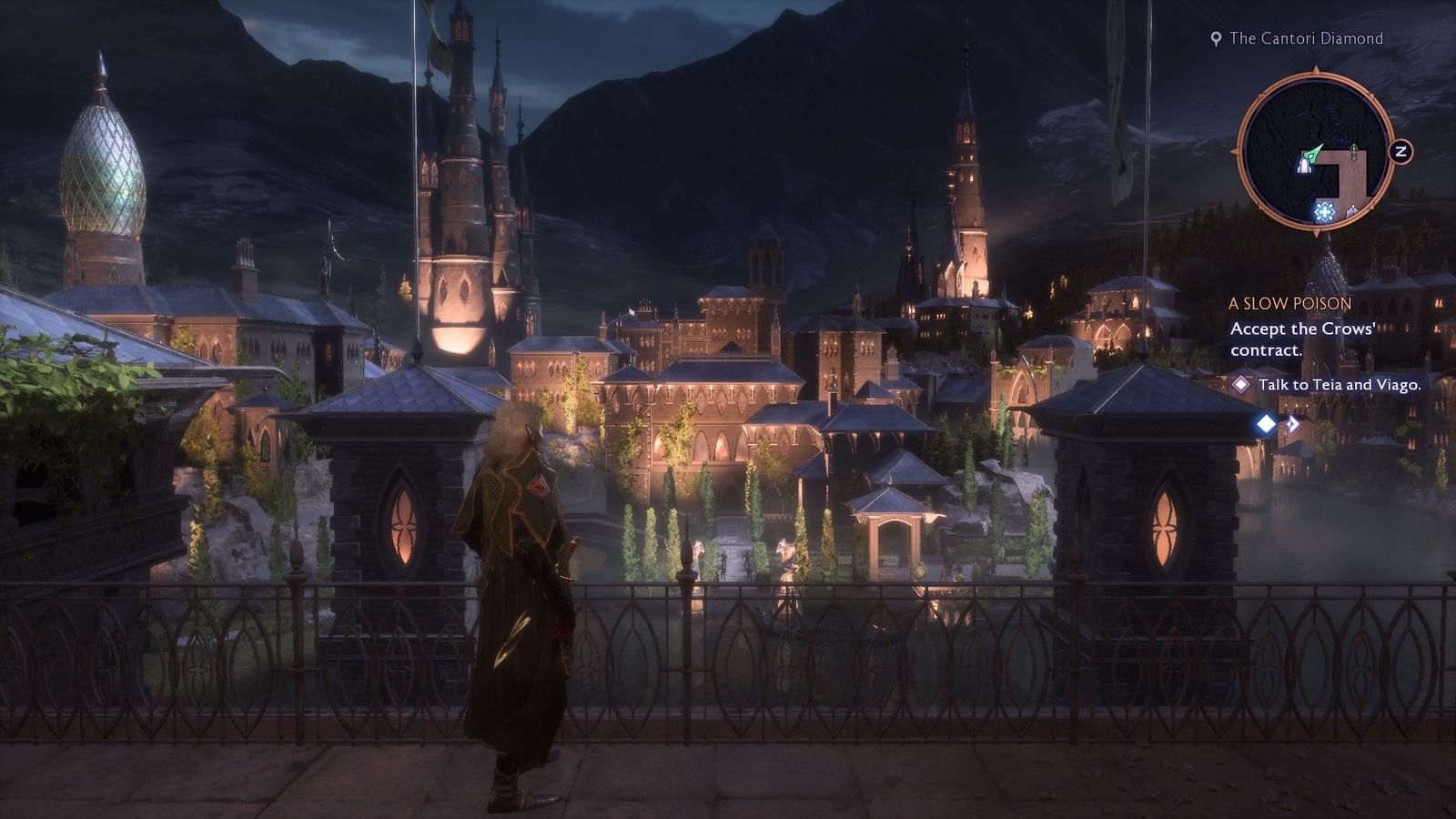
Task: Click the blue snowflake fast-travel icon on the minimap
Action: click(1323, 212)
